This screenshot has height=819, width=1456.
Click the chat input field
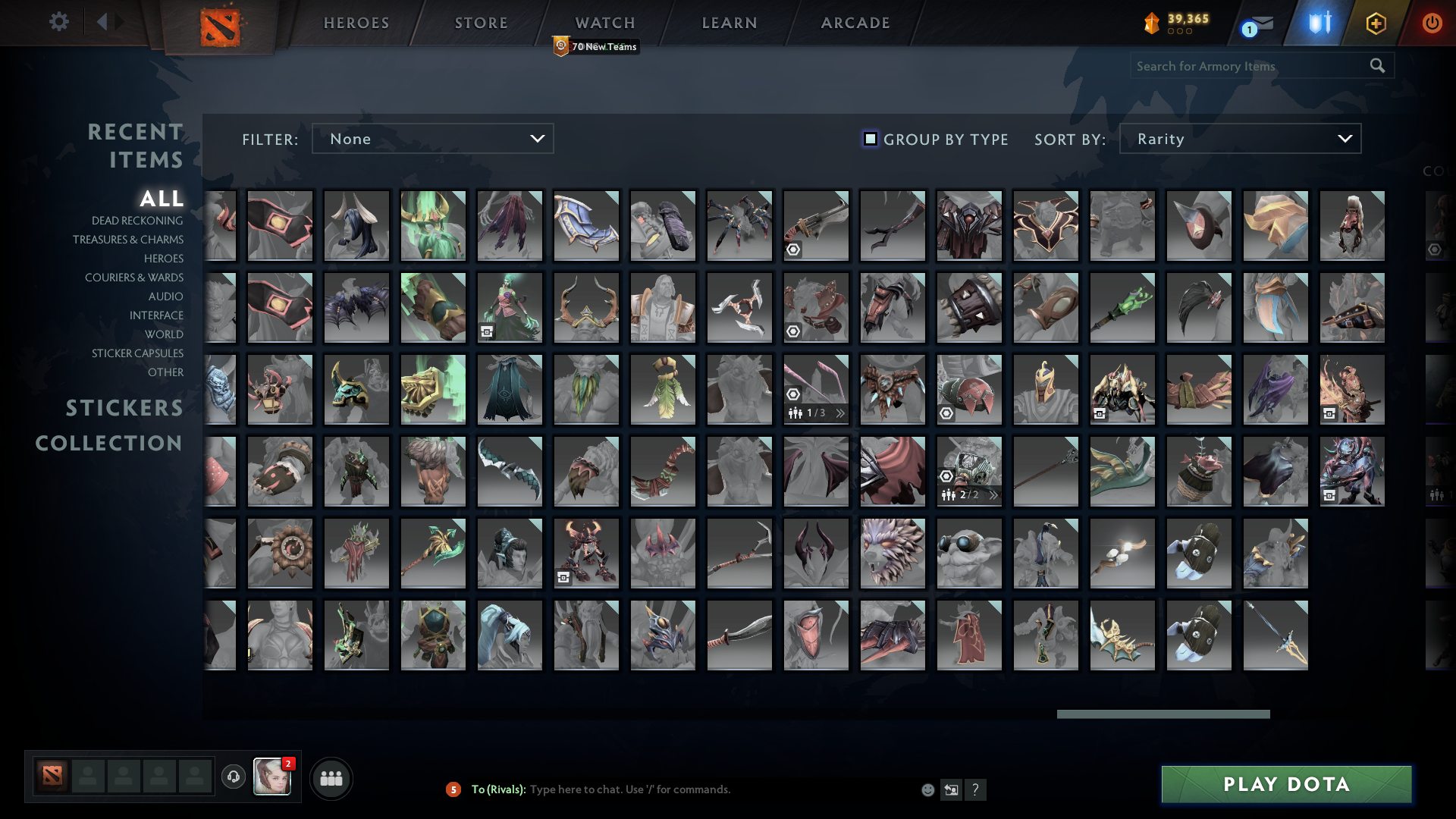click(x=682, y=789)
